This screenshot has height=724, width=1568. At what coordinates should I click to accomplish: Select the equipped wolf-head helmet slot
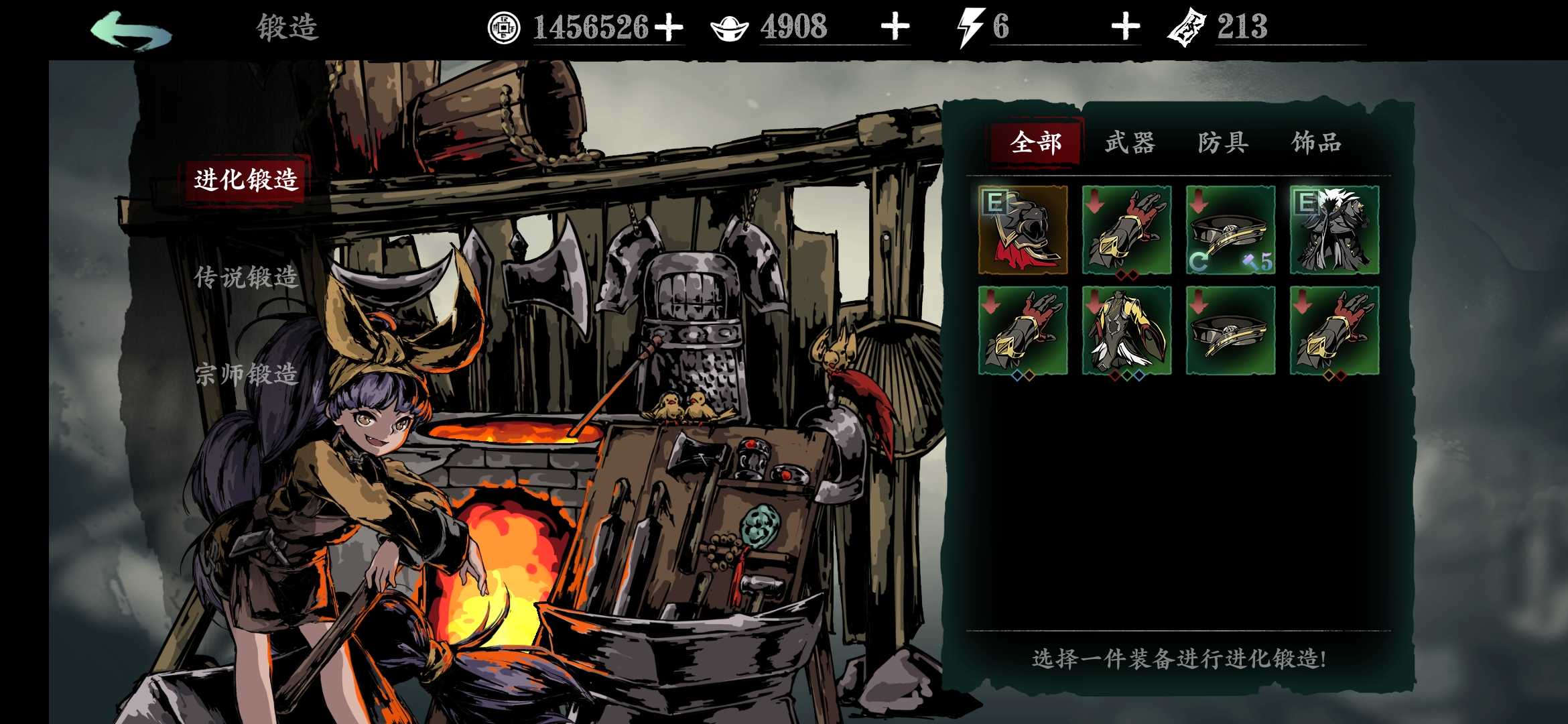pyautogui.click(x=1023, y=230)
